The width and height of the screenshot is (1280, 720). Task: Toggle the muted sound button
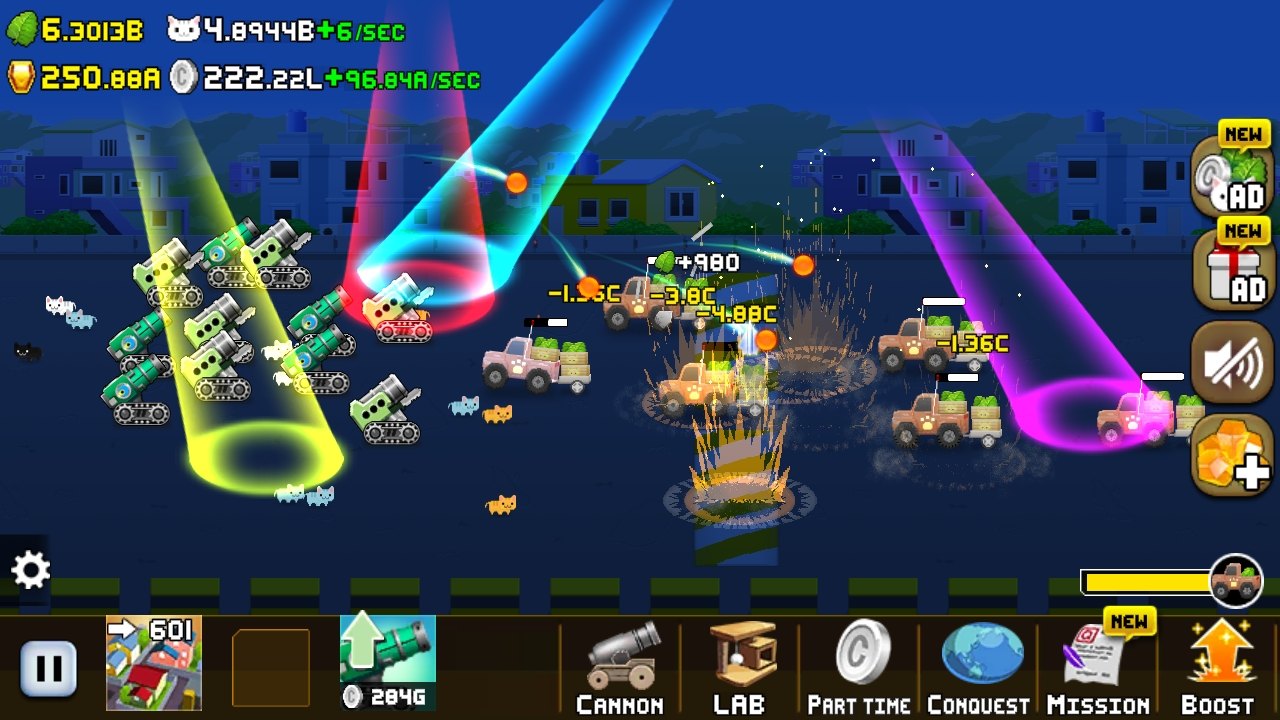(x=1232, y=363)
